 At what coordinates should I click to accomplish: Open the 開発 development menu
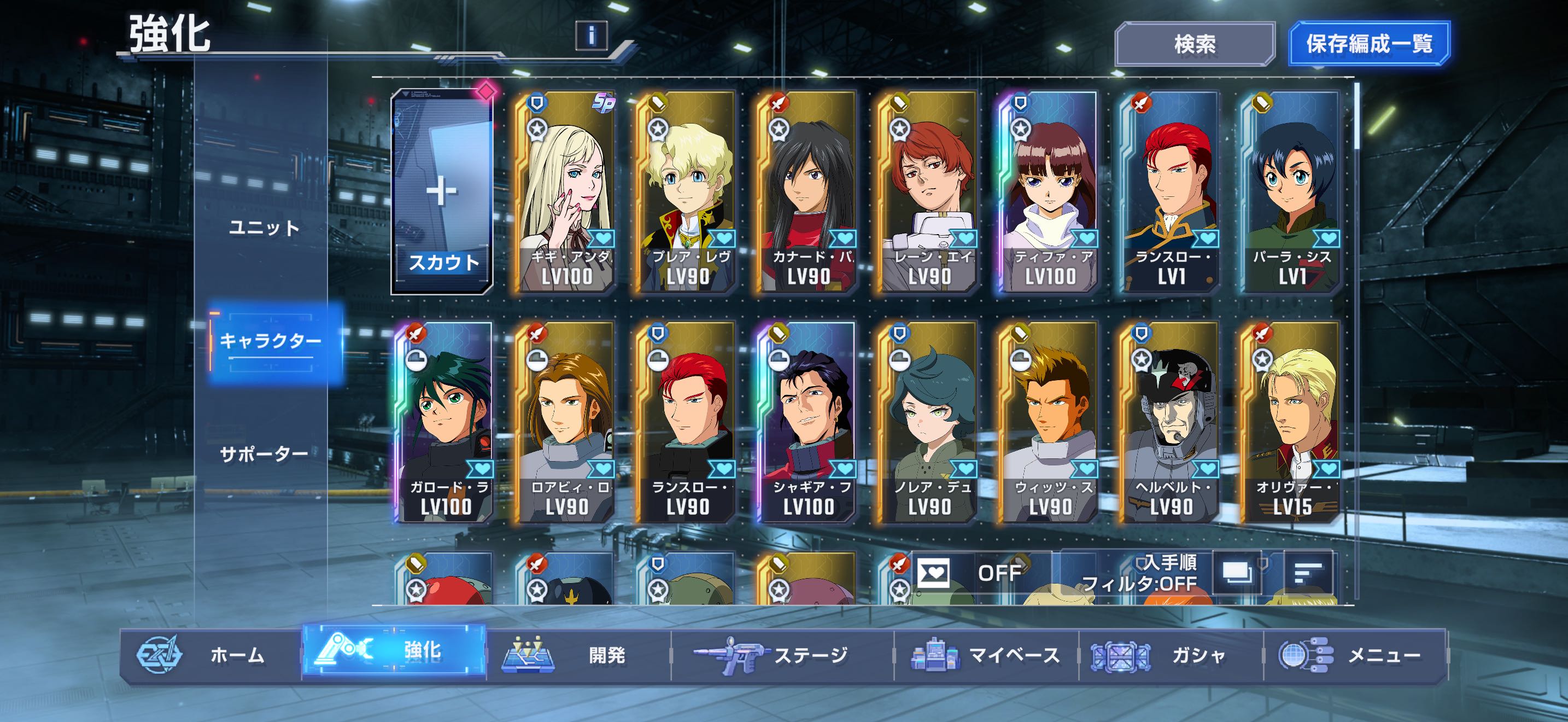point(578,655)
